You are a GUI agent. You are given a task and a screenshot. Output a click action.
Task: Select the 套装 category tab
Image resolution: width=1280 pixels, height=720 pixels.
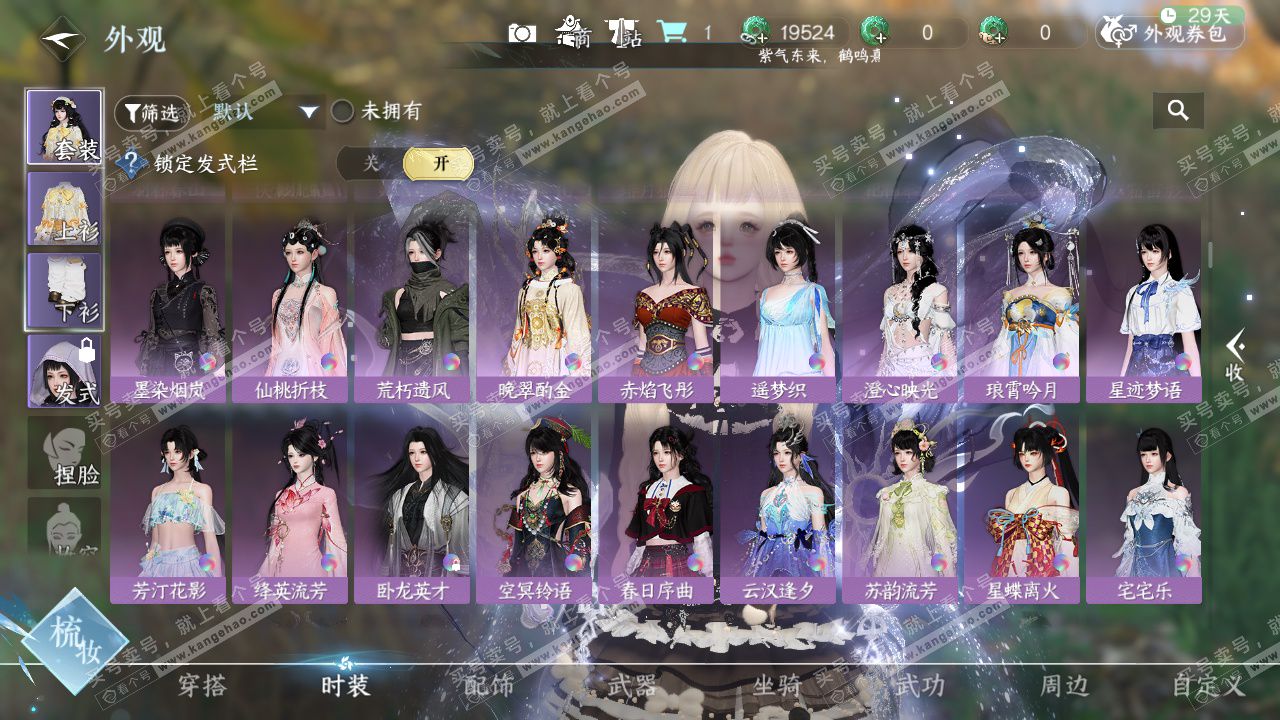pyautogui.click(x=64, y=127)
